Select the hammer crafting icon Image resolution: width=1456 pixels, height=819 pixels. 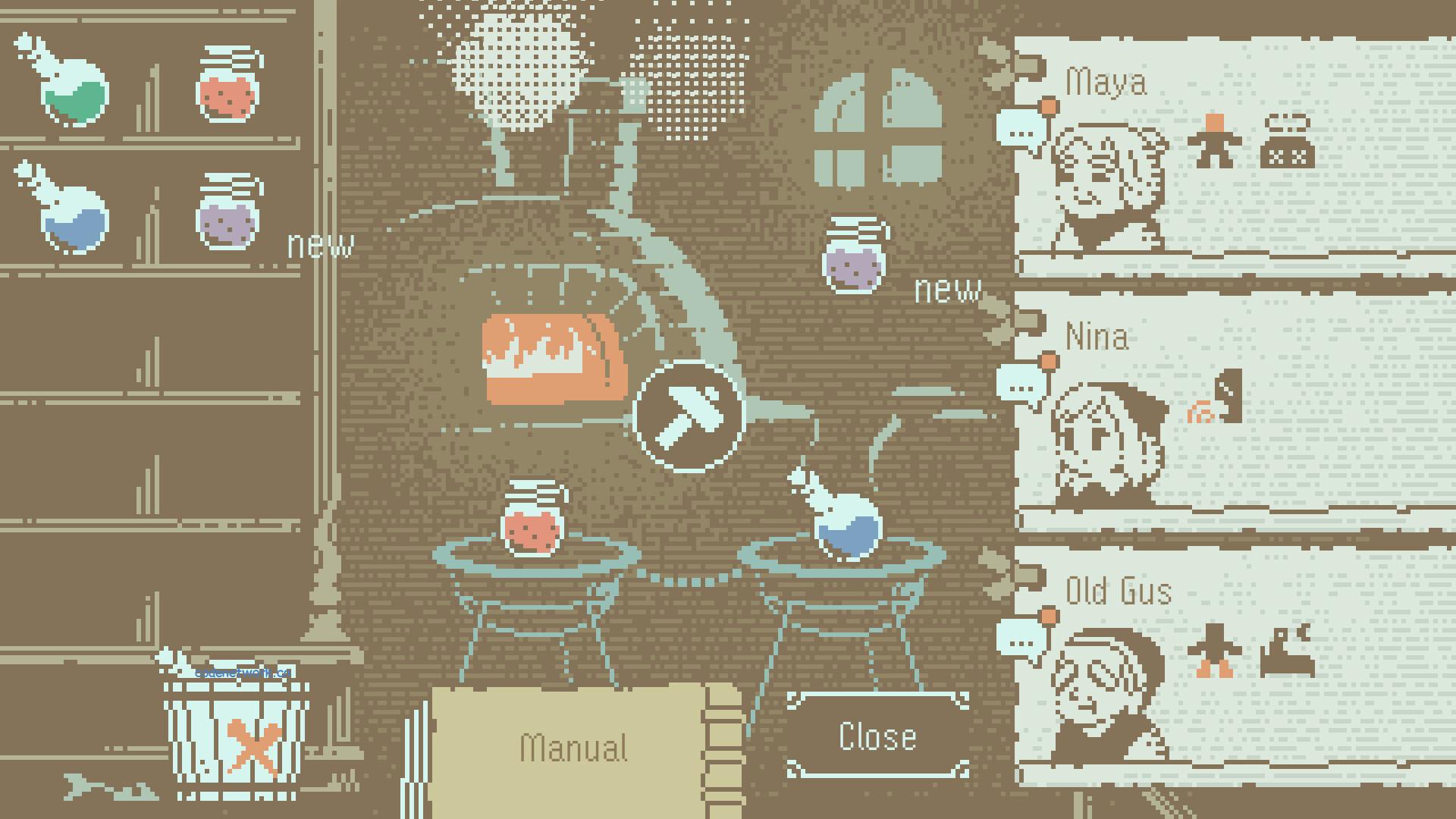tap(685, 413)
